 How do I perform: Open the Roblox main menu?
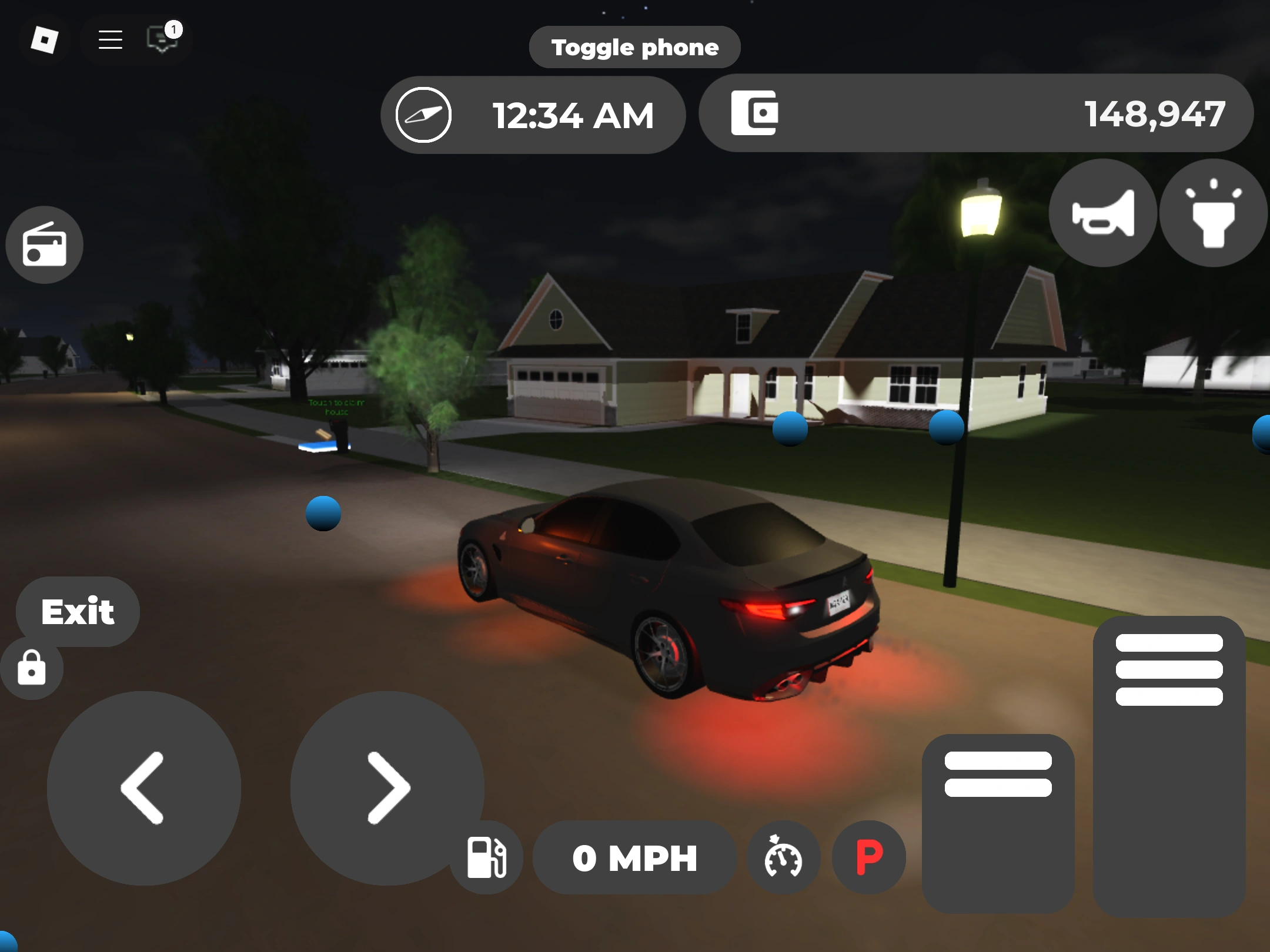click(109, 39)
